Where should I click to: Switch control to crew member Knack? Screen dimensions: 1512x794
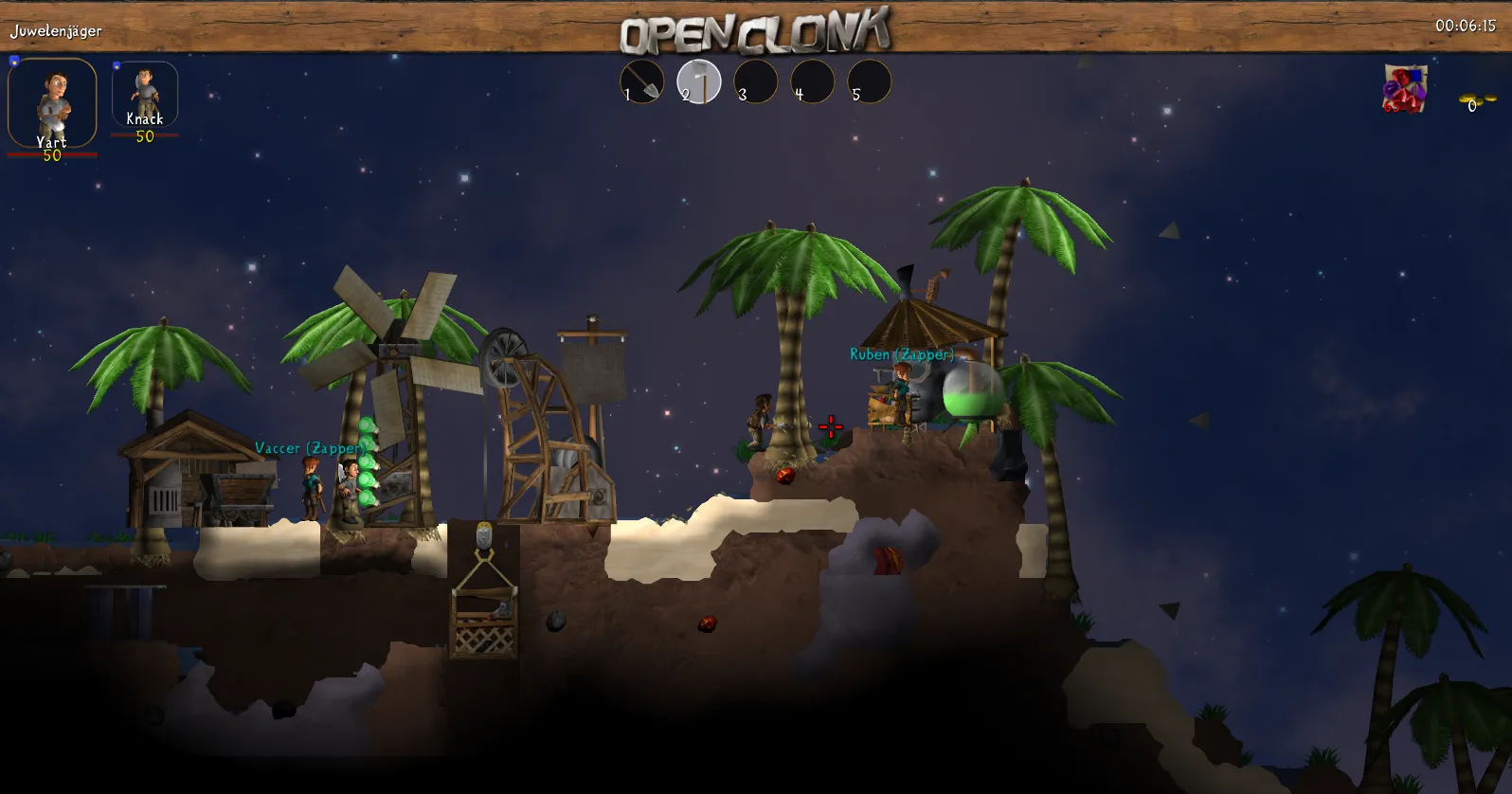point(144,95)
